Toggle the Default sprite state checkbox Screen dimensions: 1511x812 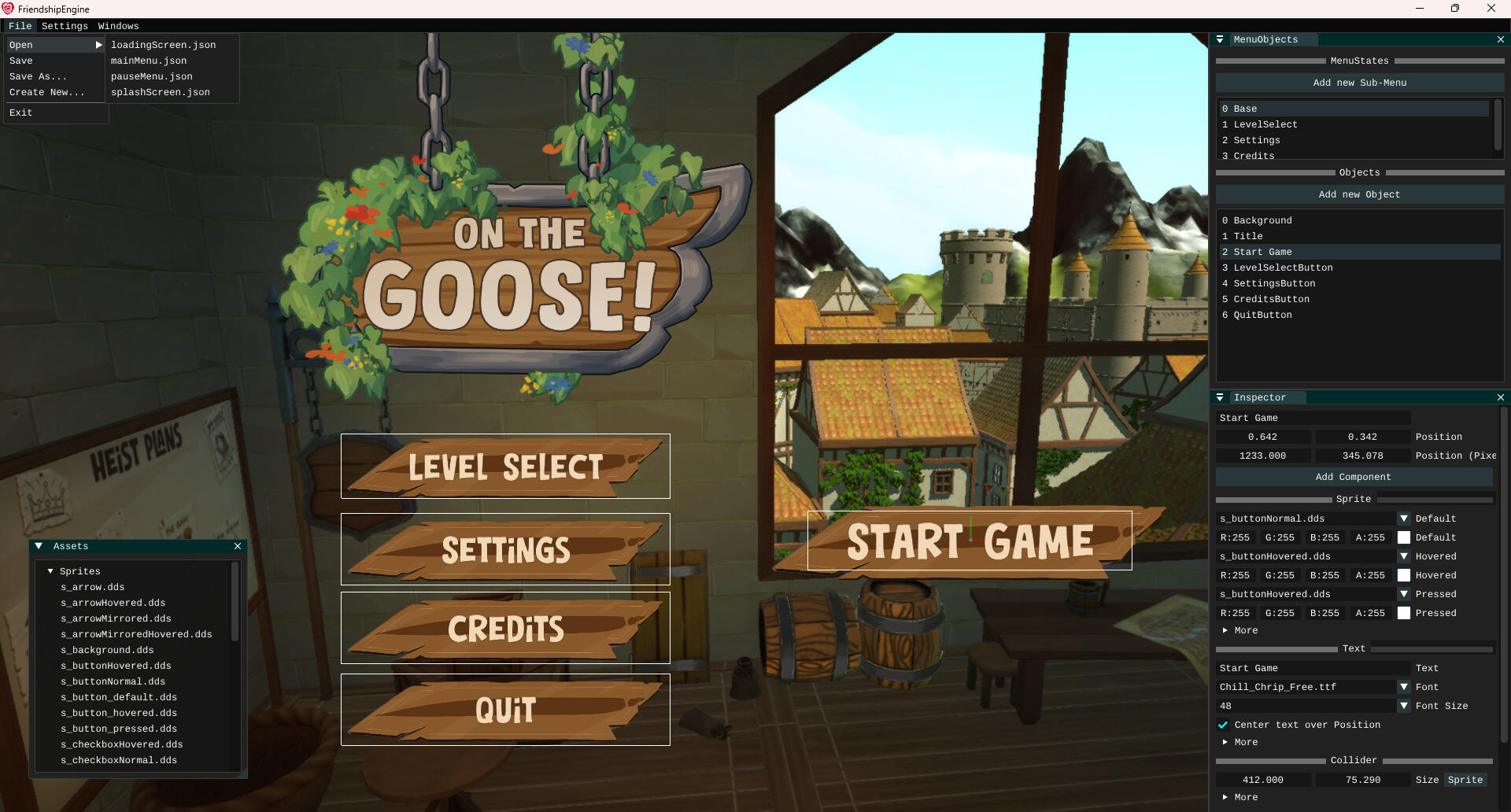[1405, 537]
